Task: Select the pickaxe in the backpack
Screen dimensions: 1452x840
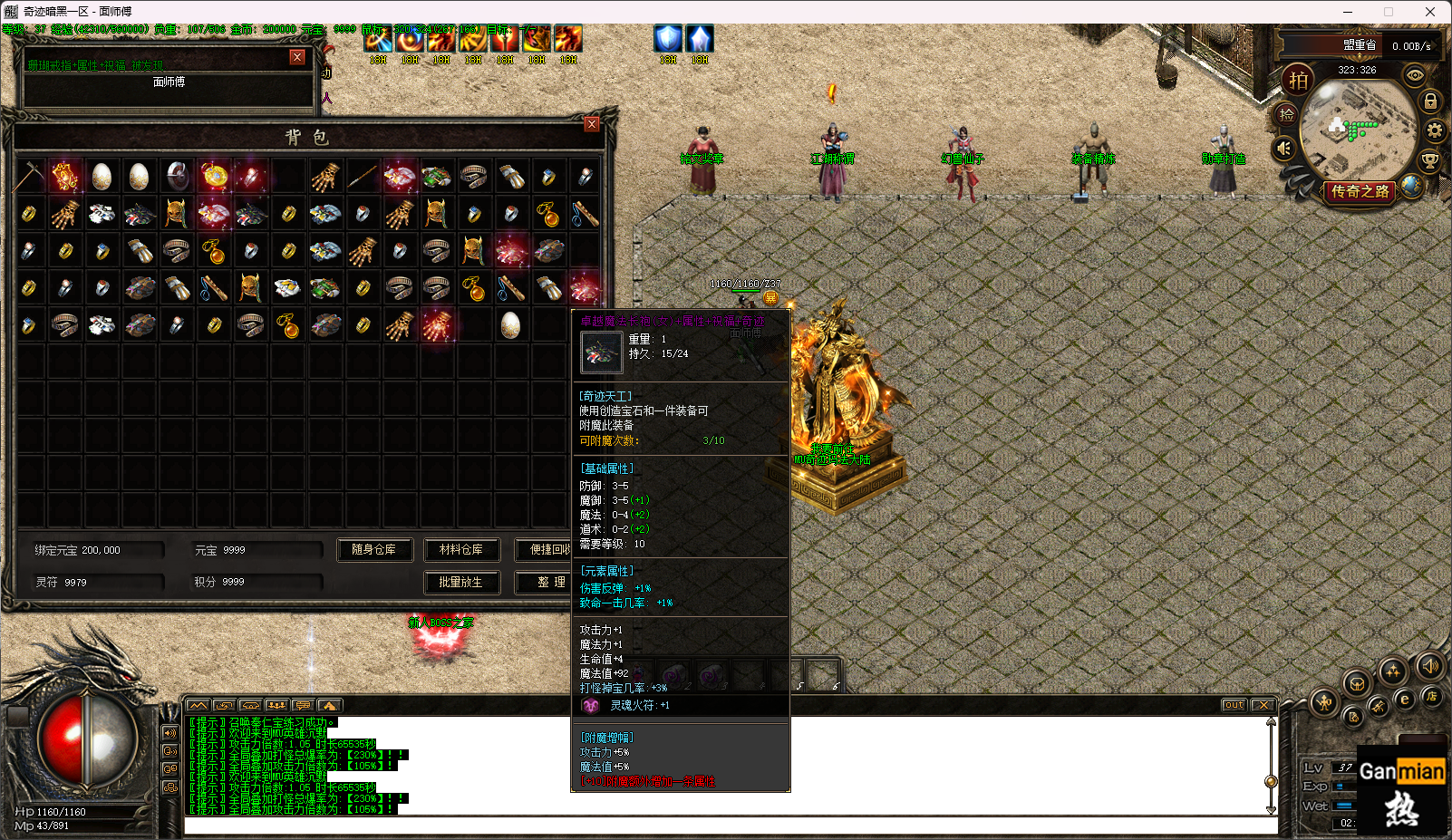Action: pyautogui.click(x=29, y=176)
